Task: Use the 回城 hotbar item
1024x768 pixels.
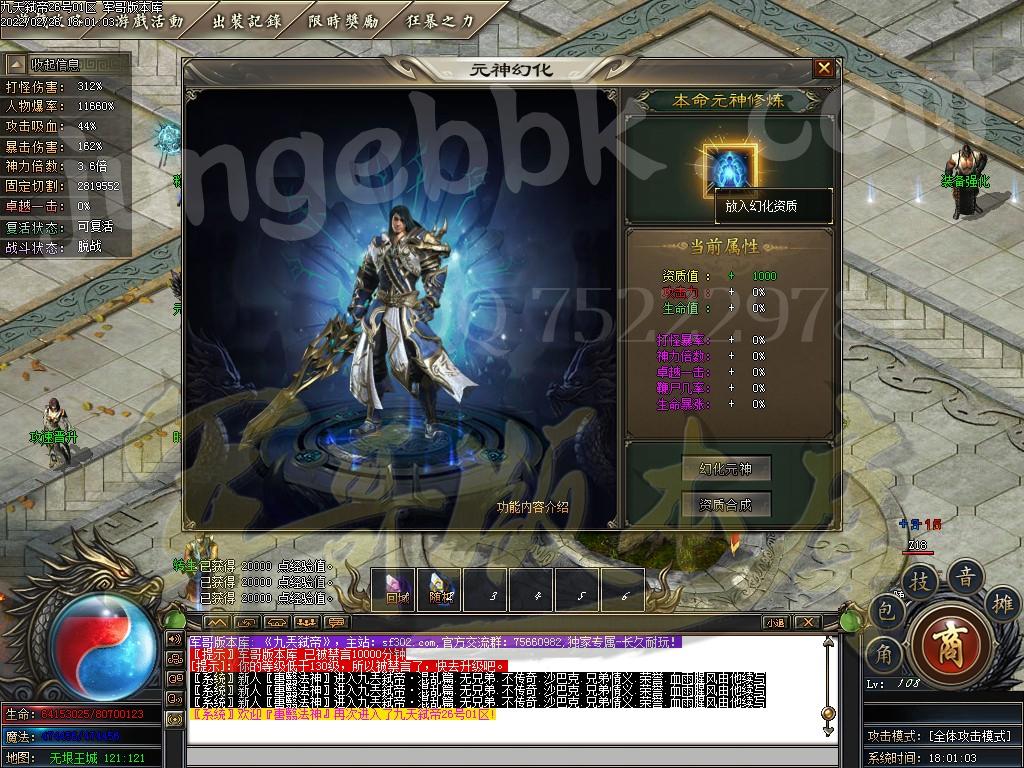Action: [x=396, y=589]
